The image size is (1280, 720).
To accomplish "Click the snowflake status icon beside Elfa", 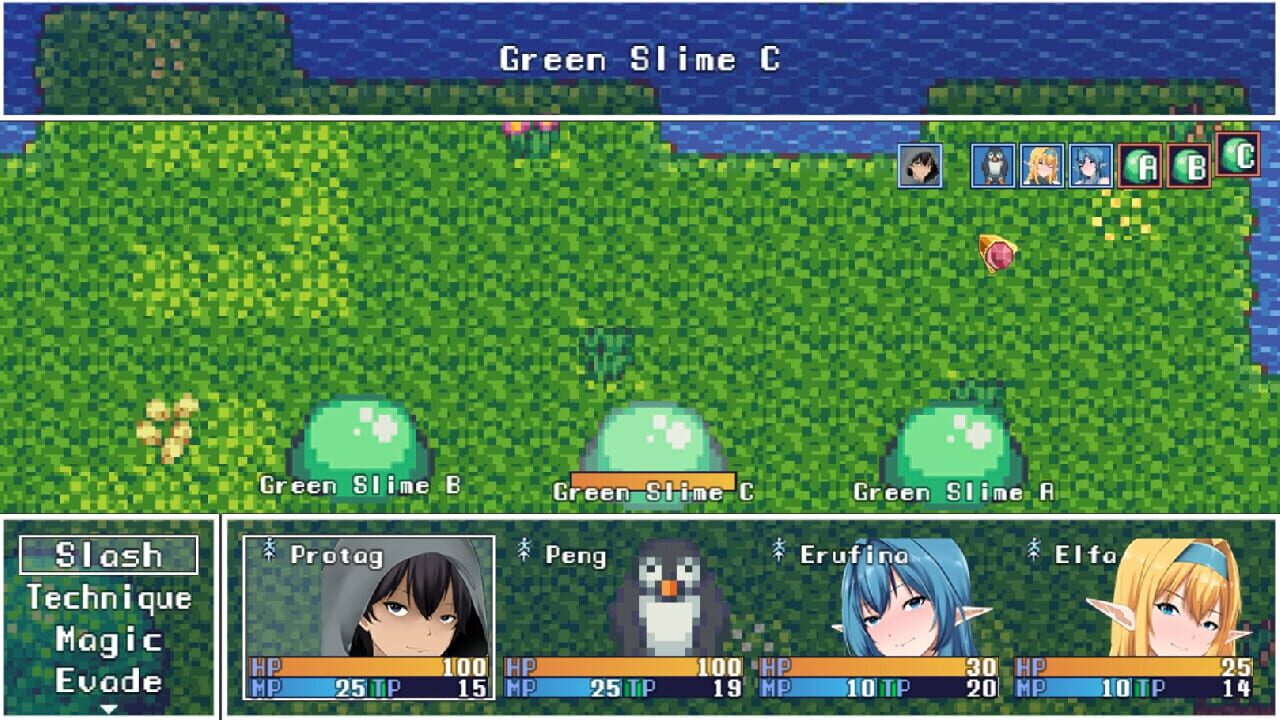I will pos(1036,549).
